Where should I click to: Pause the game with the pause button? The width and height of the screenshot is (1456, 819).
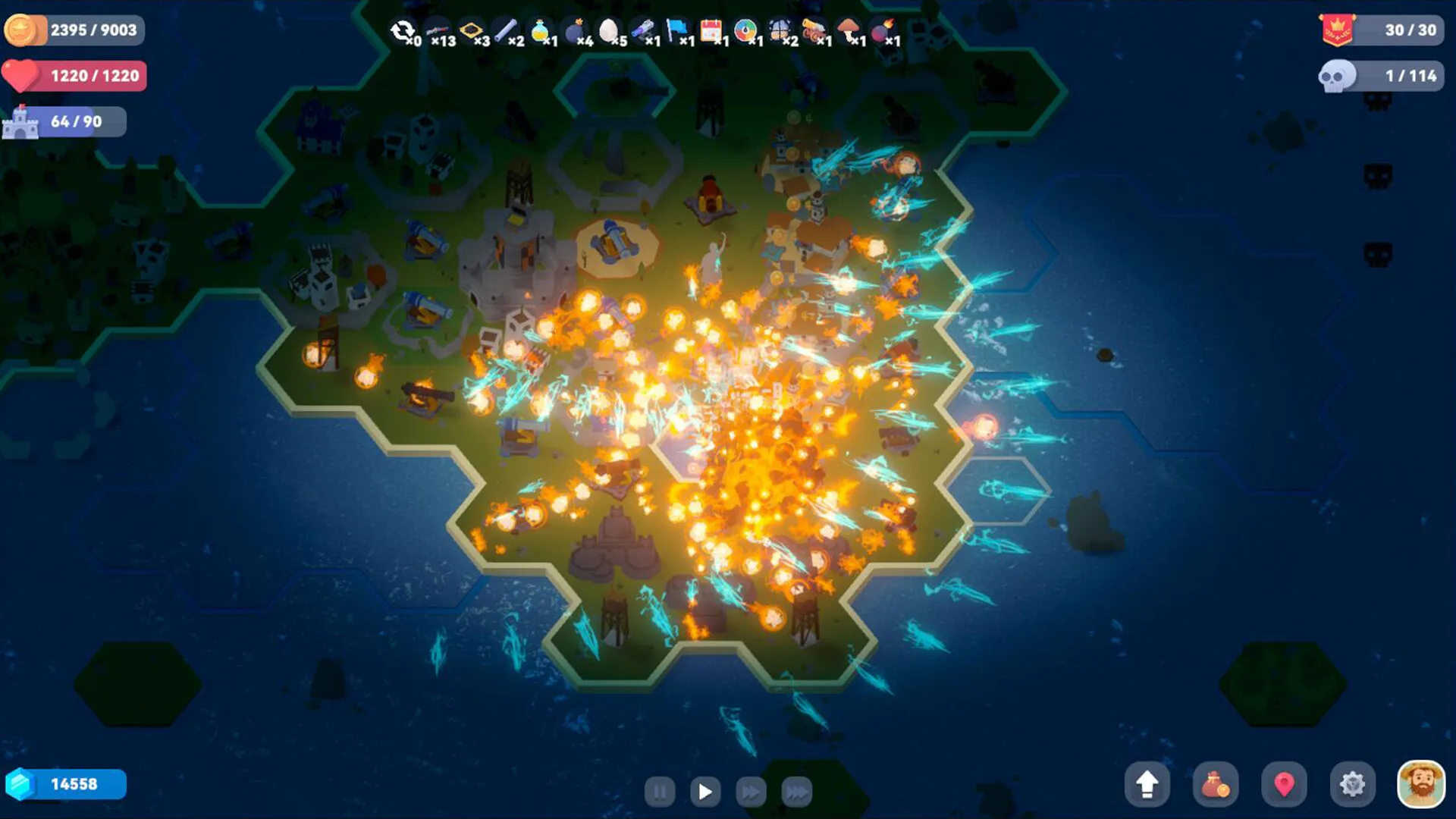click(x=660, y=792)
